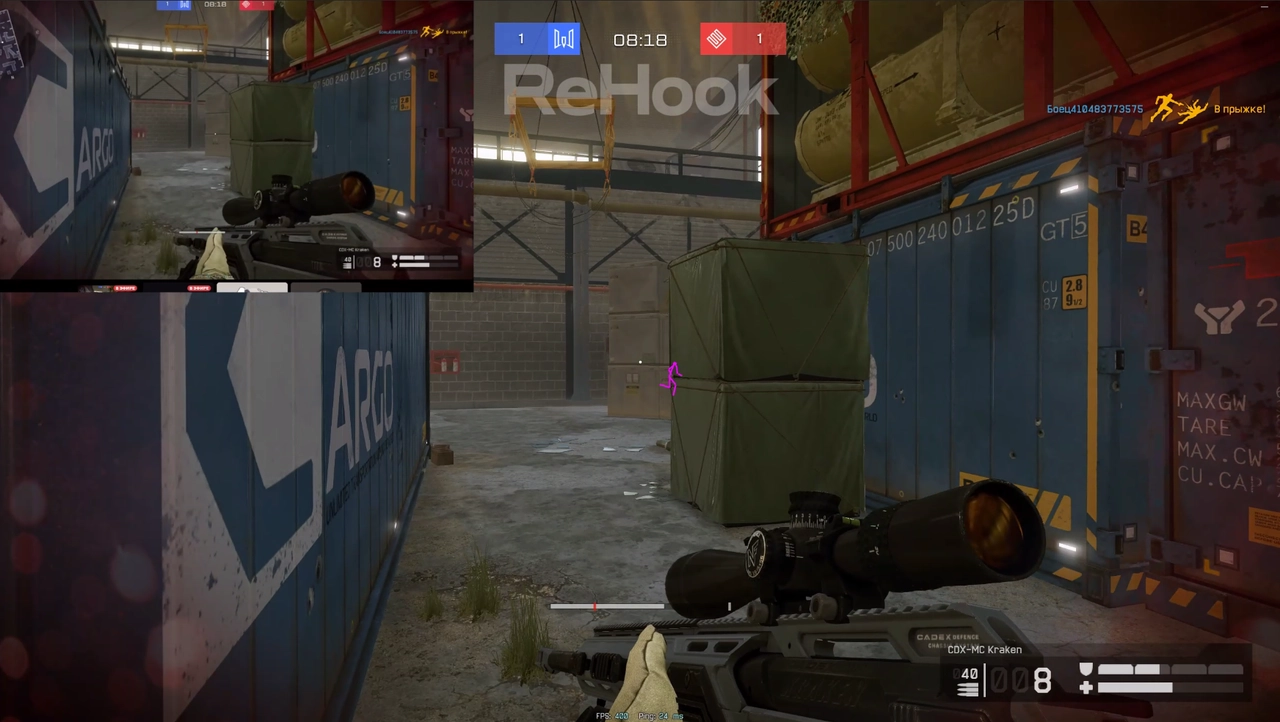Click the red team emblem in the scoreboard

point(715,39)
